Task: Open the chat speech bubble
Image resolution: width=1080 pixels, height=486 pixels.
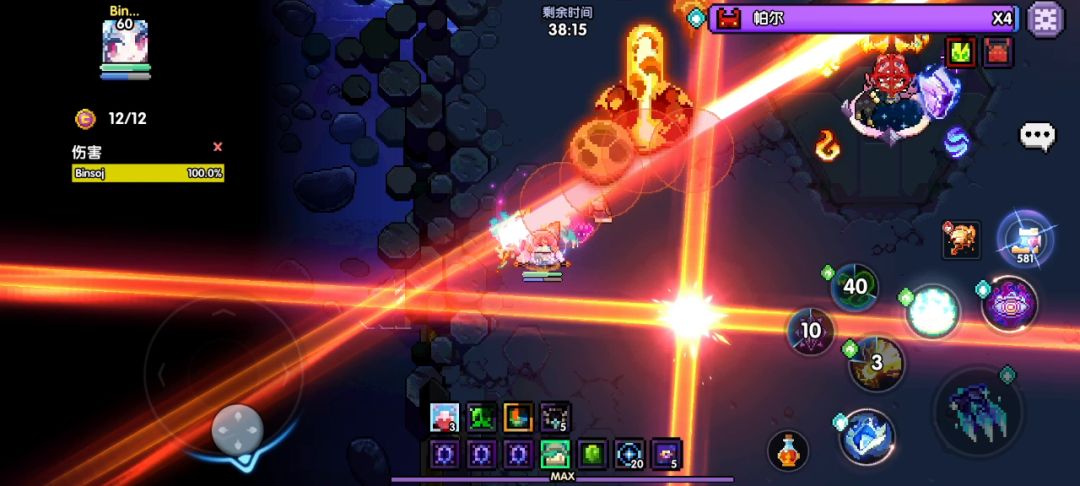Action: coord(1037,136)
